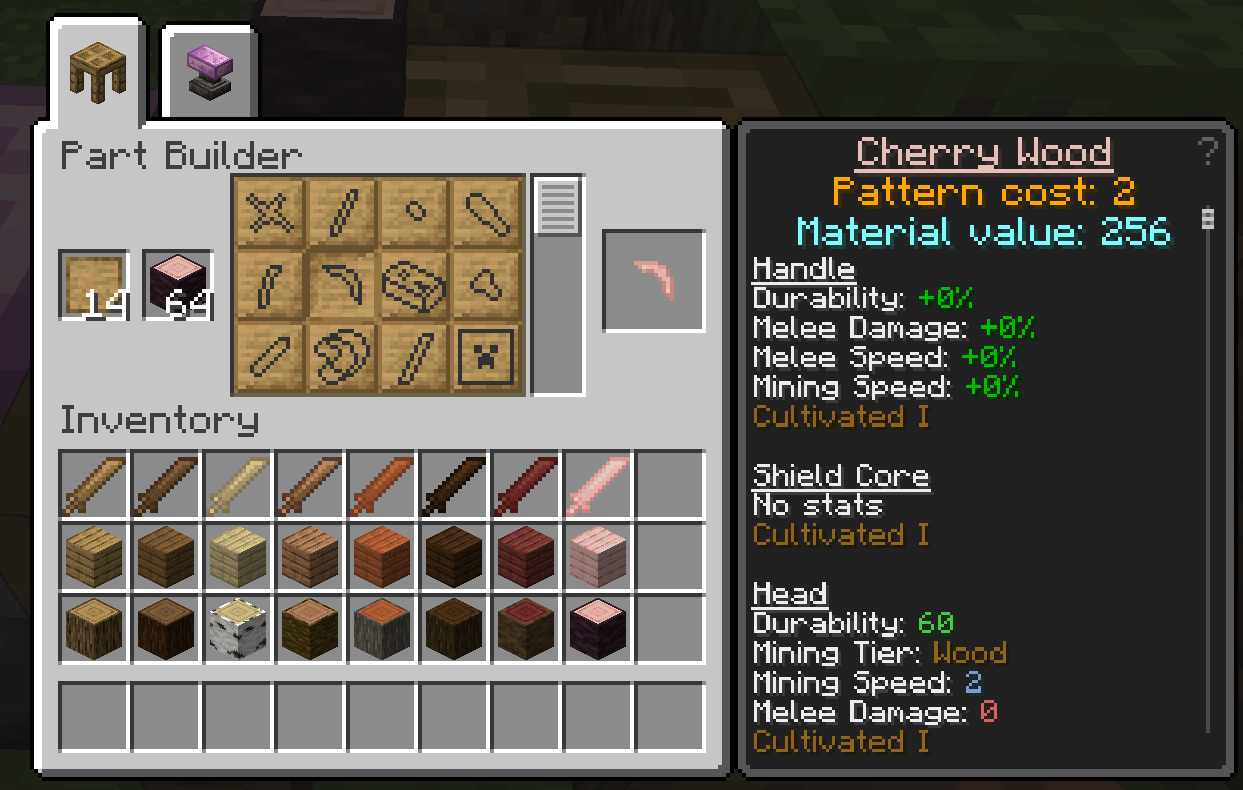Image resolution: width=1243 pixels, height=790 pixels.
Task: Pick the birch log in inventory
Action: coord(238,629)
